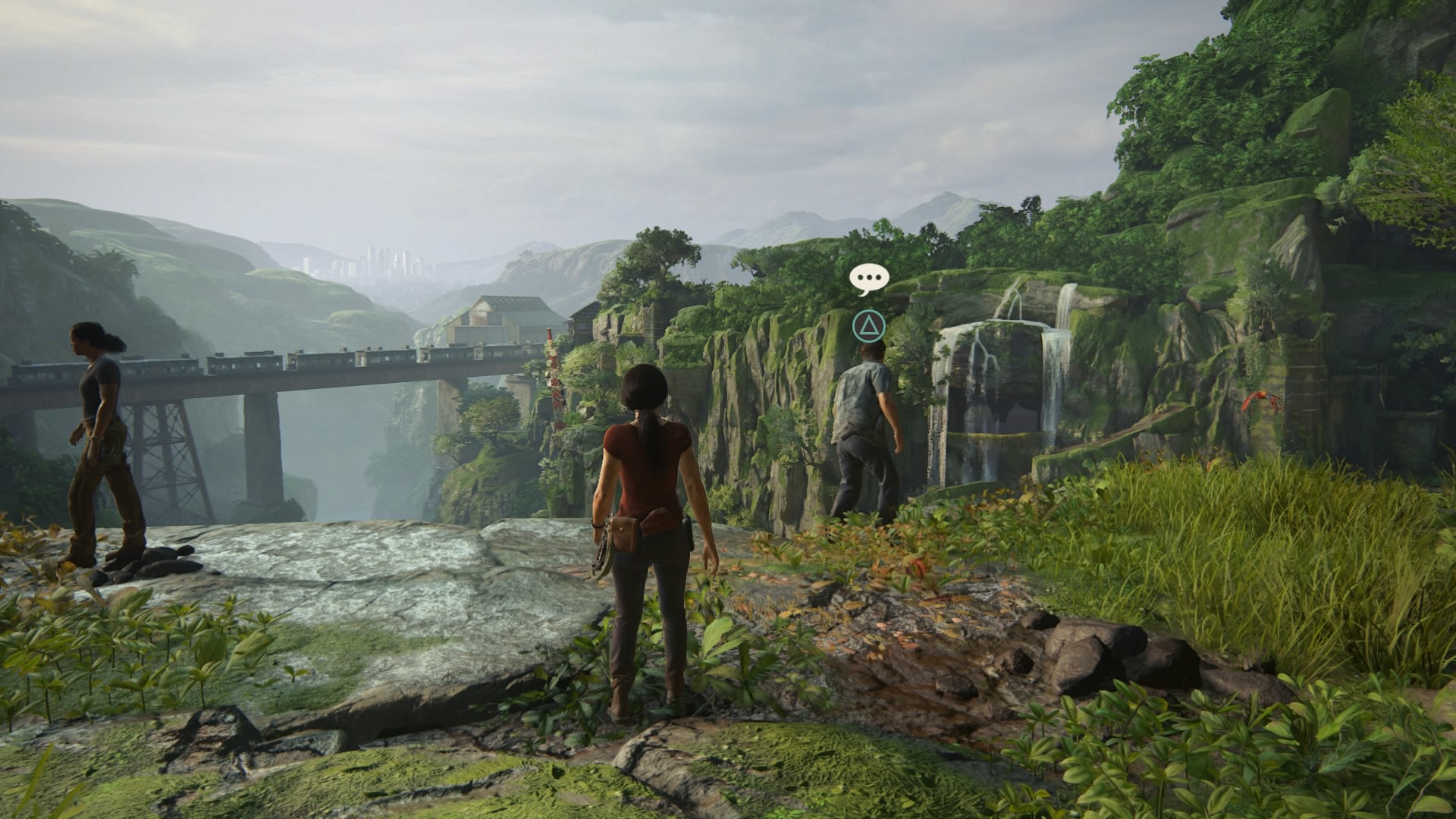Select the speech bubble conversation icon
This screenshot has width=1456, height=819.
[x=868, y=279]
